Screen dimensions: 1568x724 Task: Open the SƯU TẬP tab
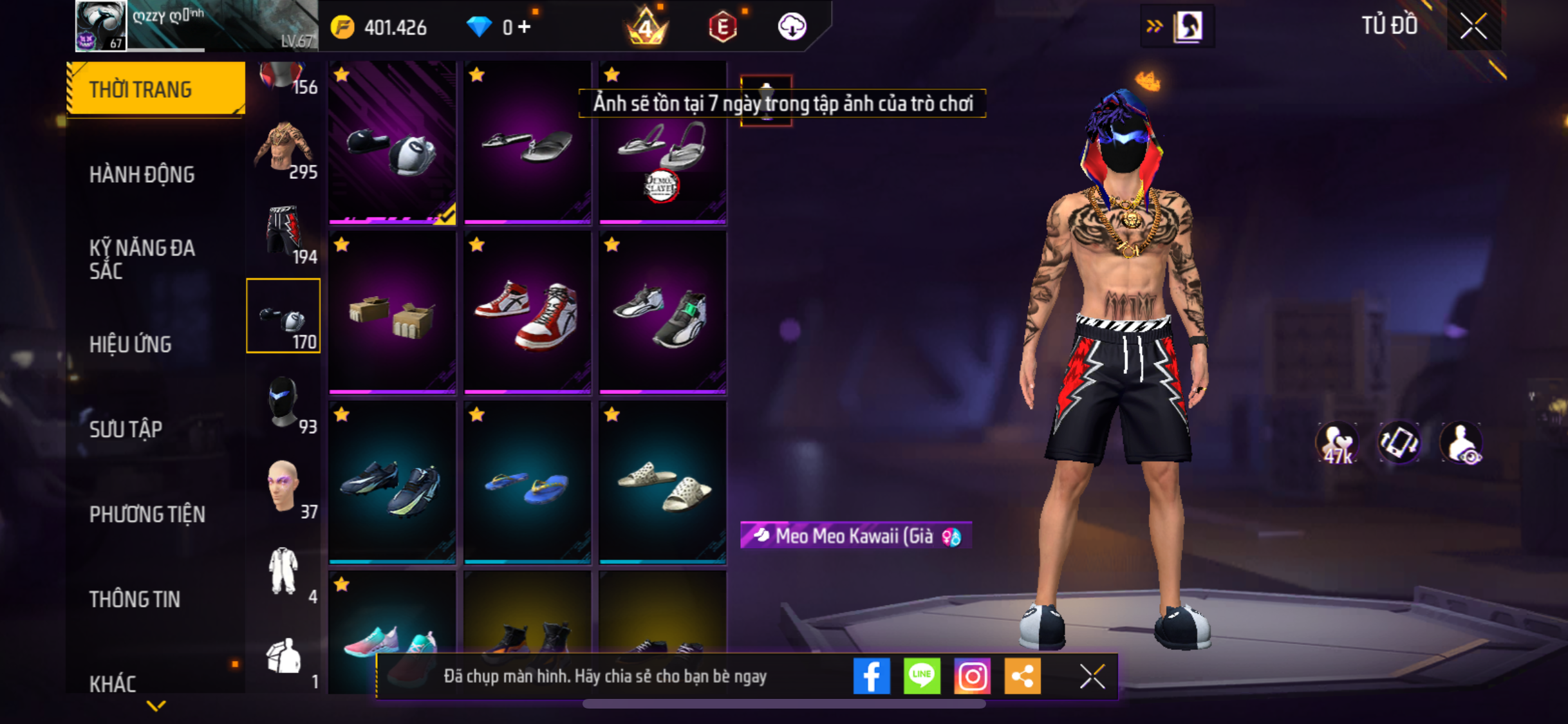point(126,429)
